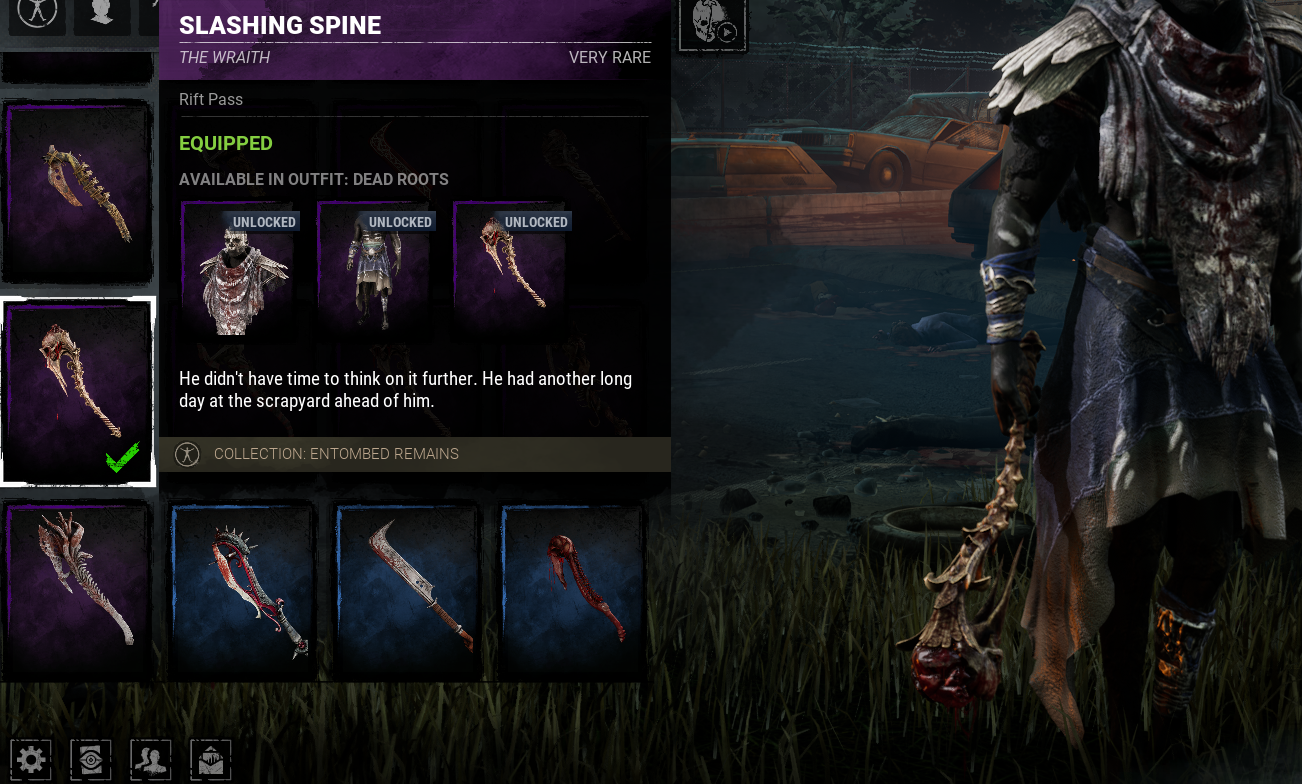Click the Dead Roots outfit weapon thumbnail
The width and height of the screenshot is (1302, 784).
[511, 266]
